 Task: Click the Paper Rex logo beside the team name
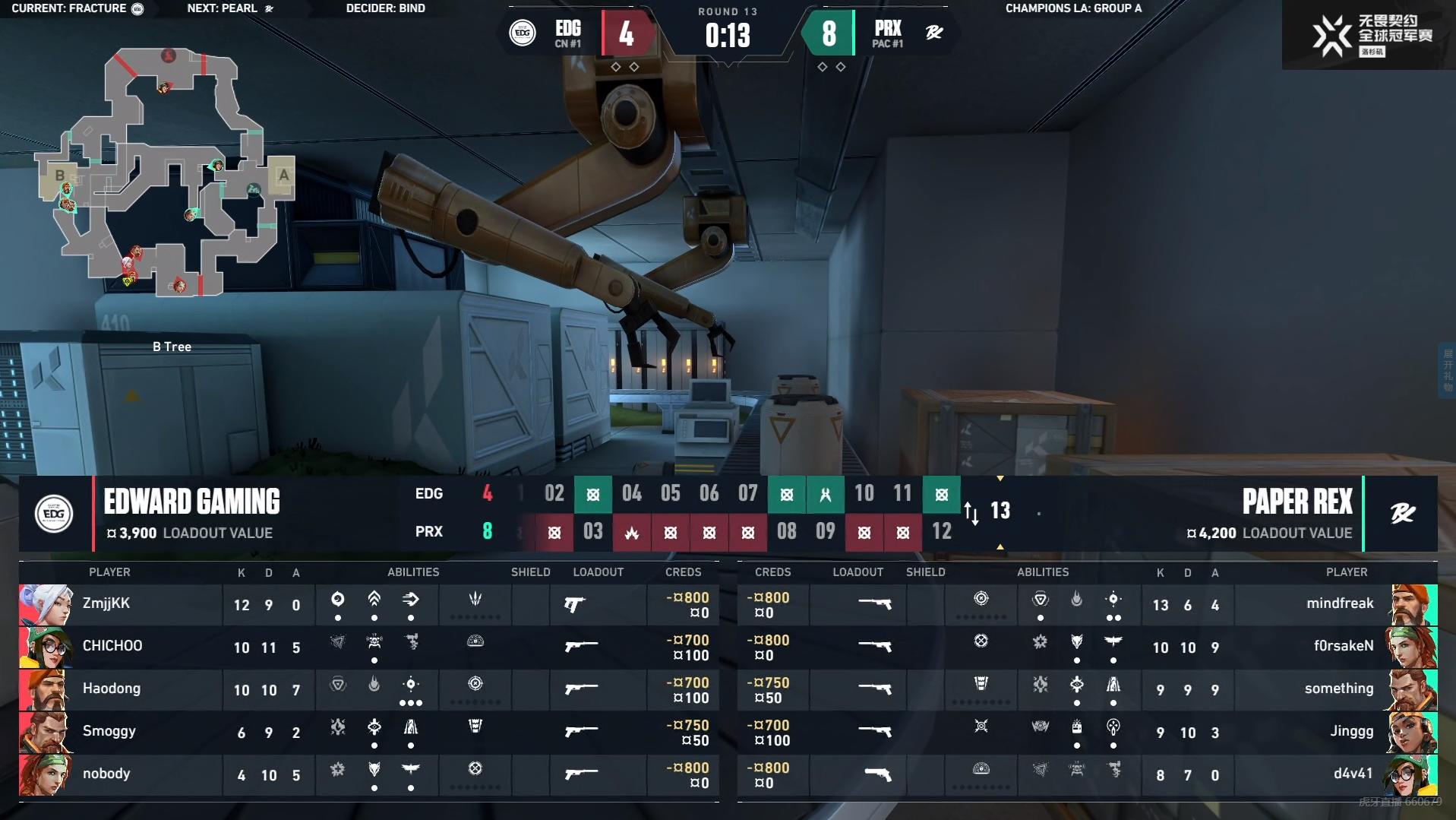pos(1402,514)
